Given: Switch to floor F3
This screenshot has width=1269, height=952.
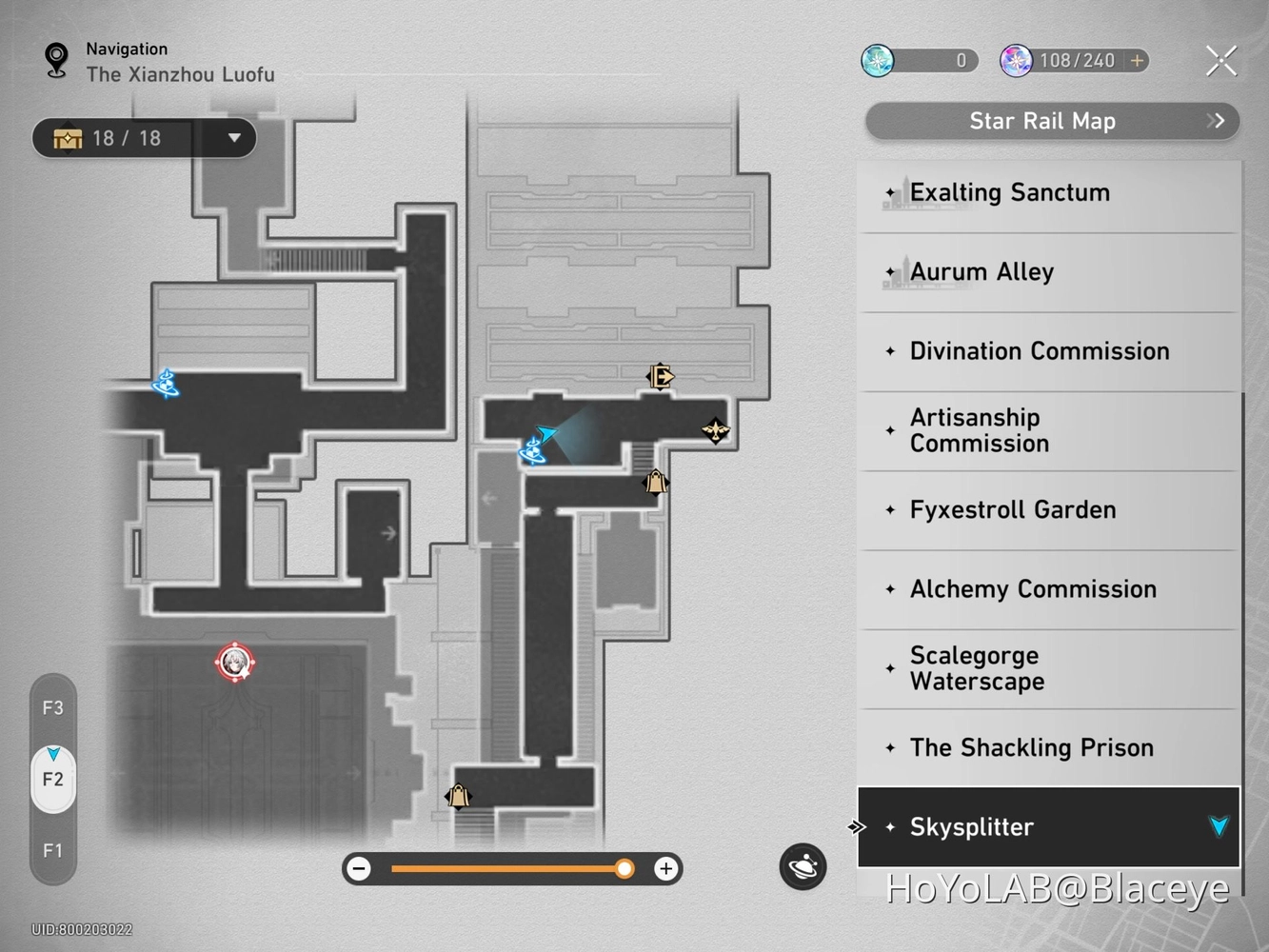Looking at the screenshot, I should coord(52,707).
